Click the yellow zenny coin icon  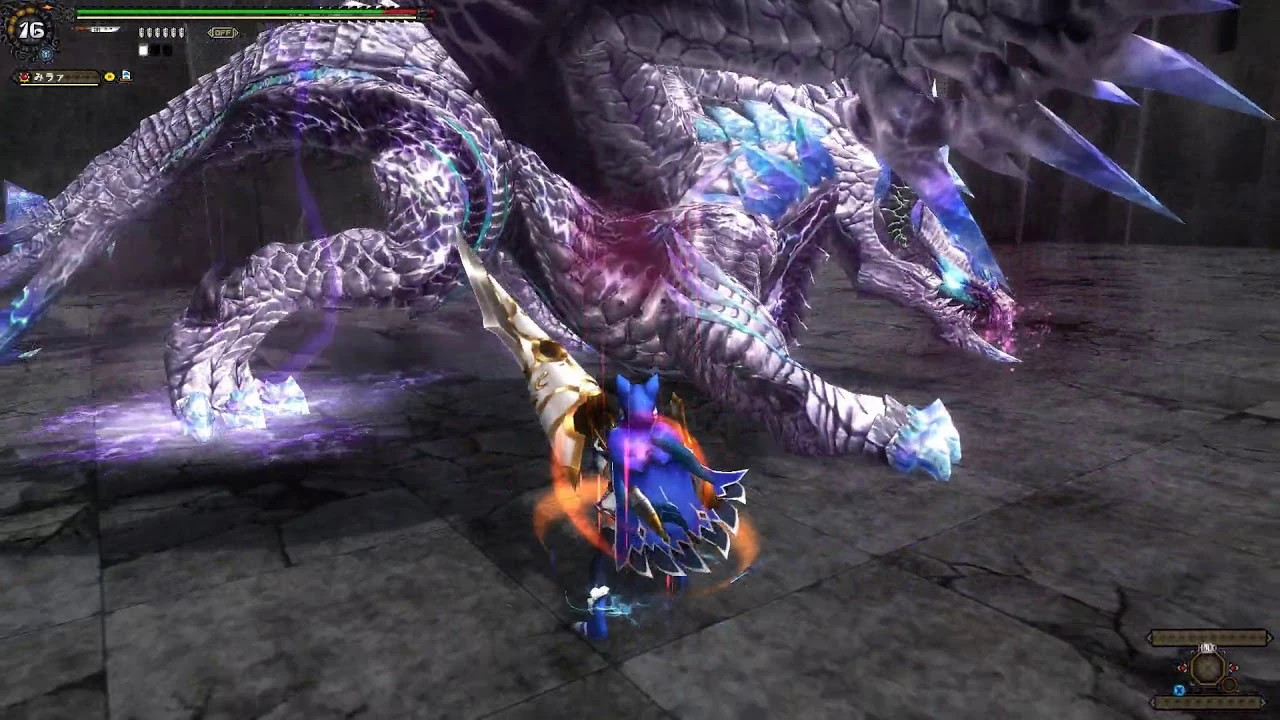coord(108,77)
